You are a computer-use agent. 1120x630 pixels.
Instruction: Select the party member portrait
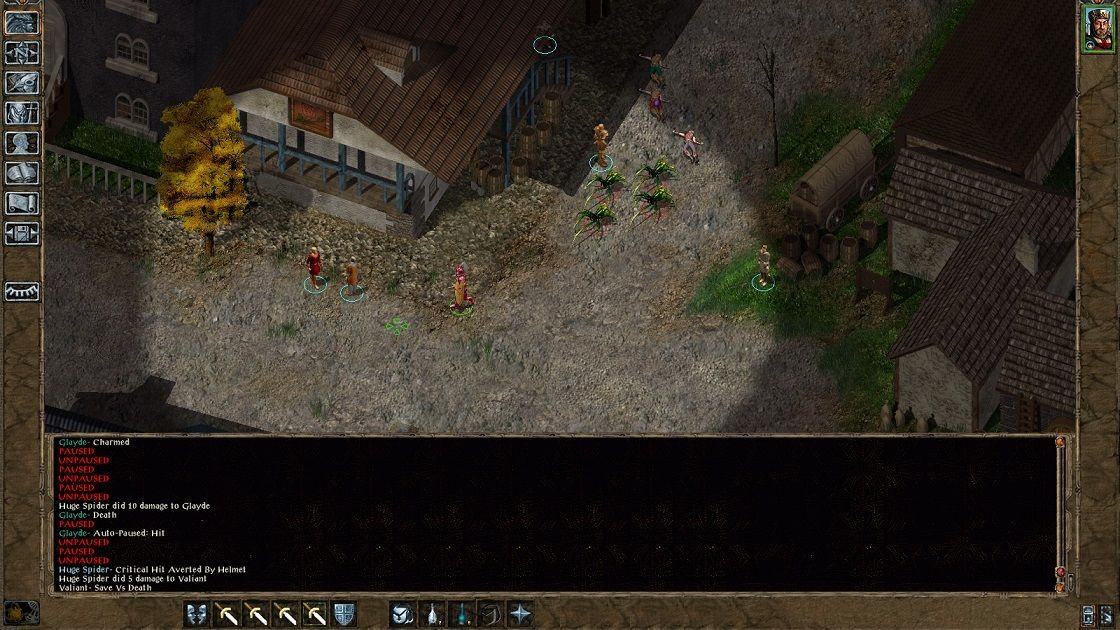1097,26
